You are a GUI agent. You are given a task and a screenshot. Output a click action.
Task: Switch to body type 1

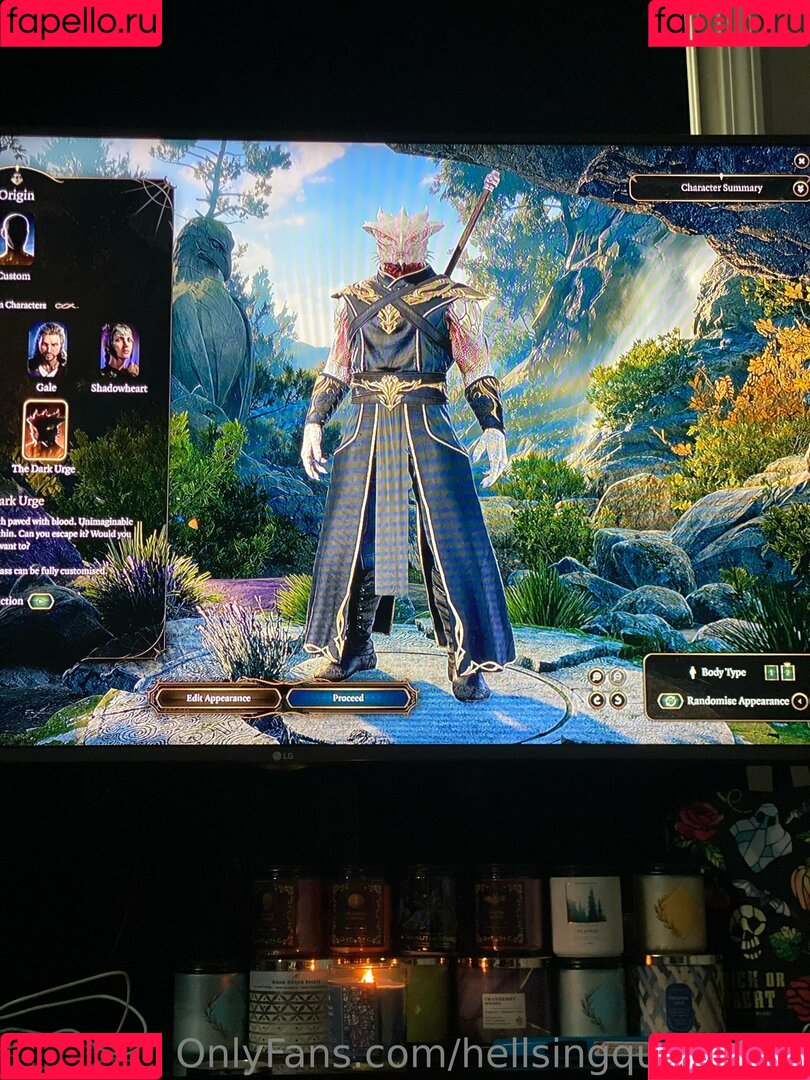coord(771,672)
